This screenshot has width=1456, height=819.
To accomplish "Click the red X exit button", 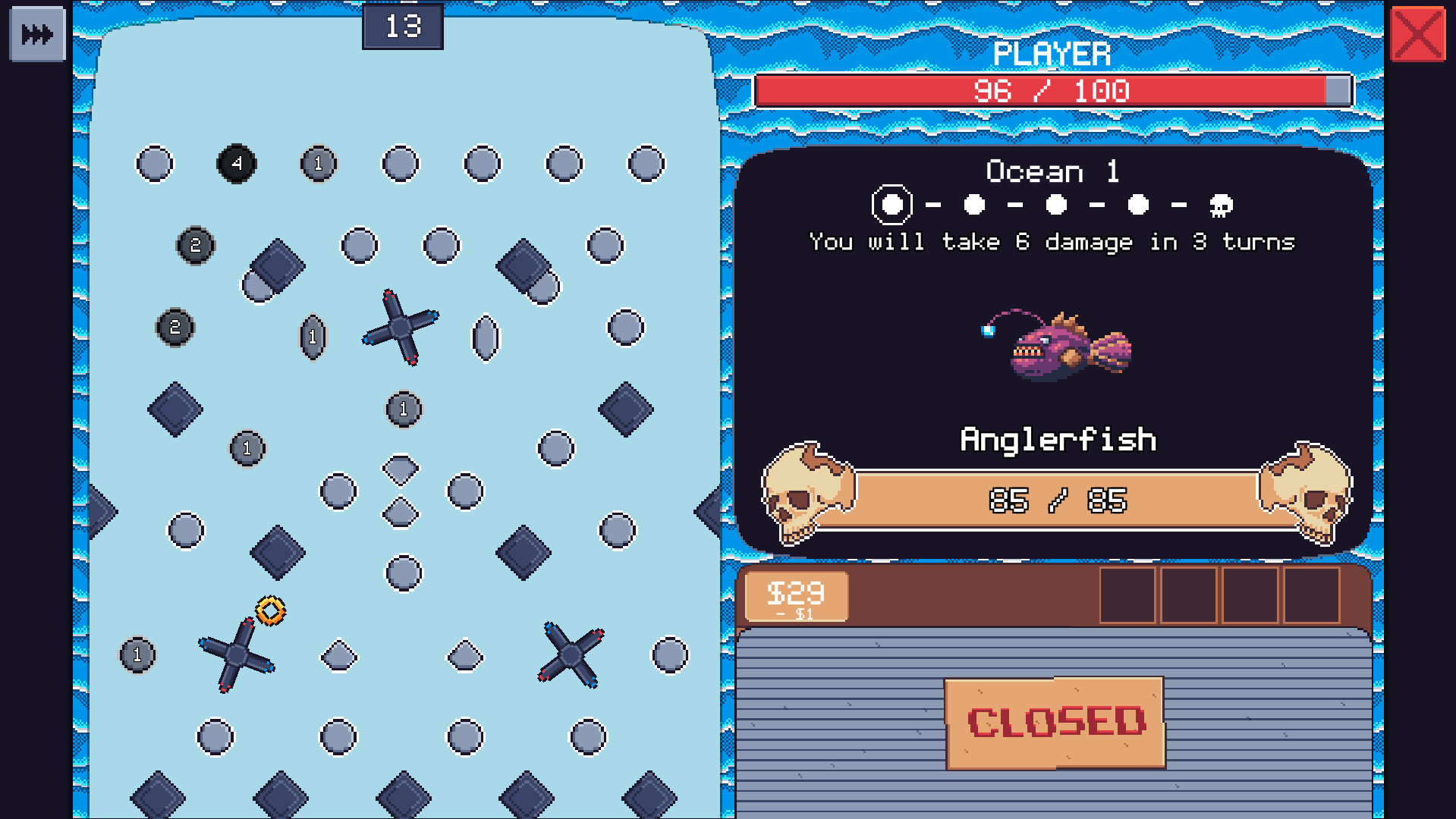I will 1420,33.
